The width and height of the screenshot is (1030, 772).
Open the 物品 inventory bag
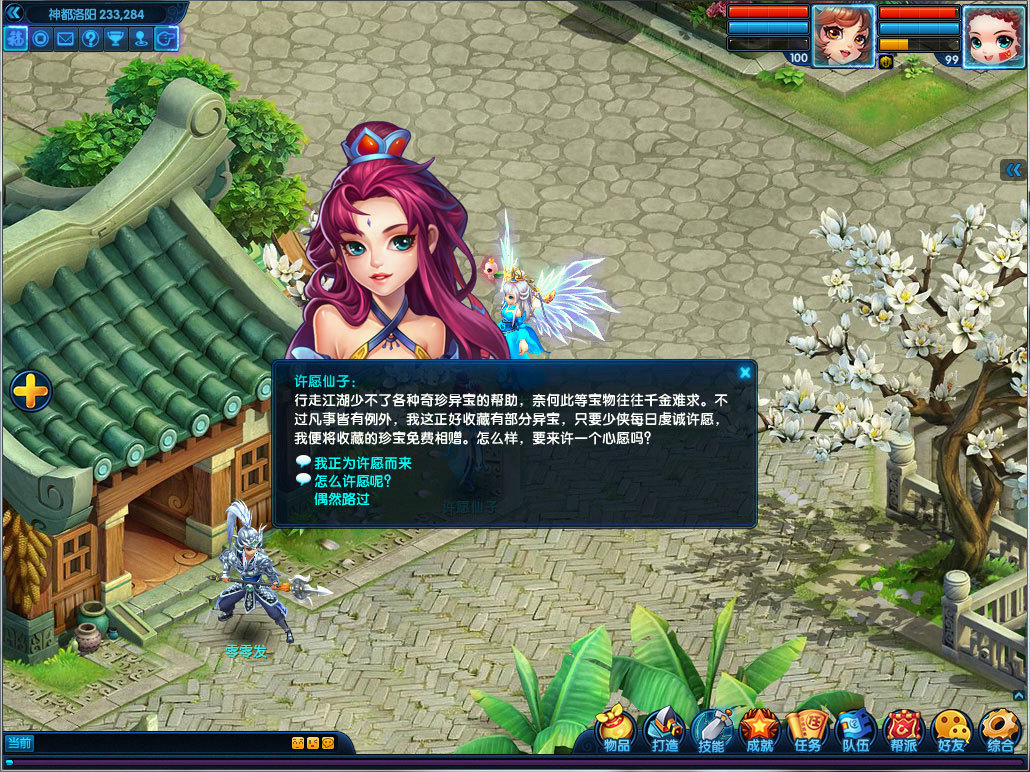coord(617,732)
